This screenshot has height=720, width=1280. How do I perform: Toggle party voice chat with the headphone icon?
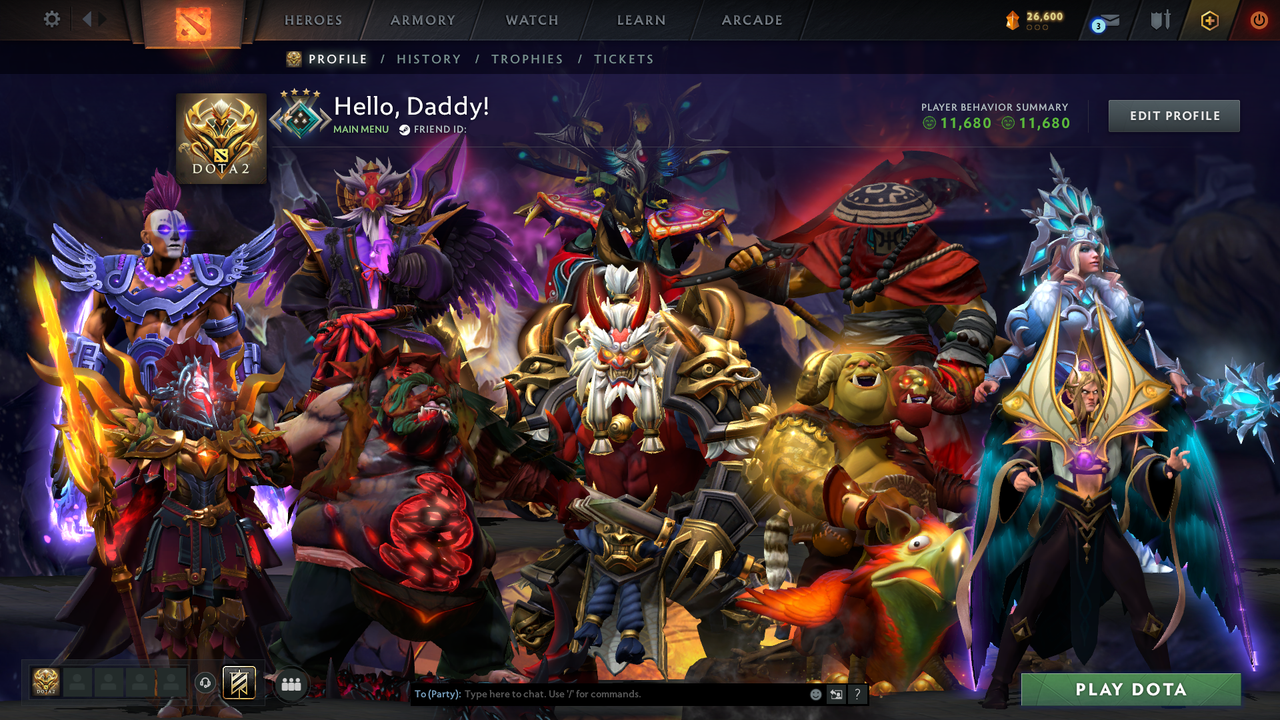tap(207, 684)
